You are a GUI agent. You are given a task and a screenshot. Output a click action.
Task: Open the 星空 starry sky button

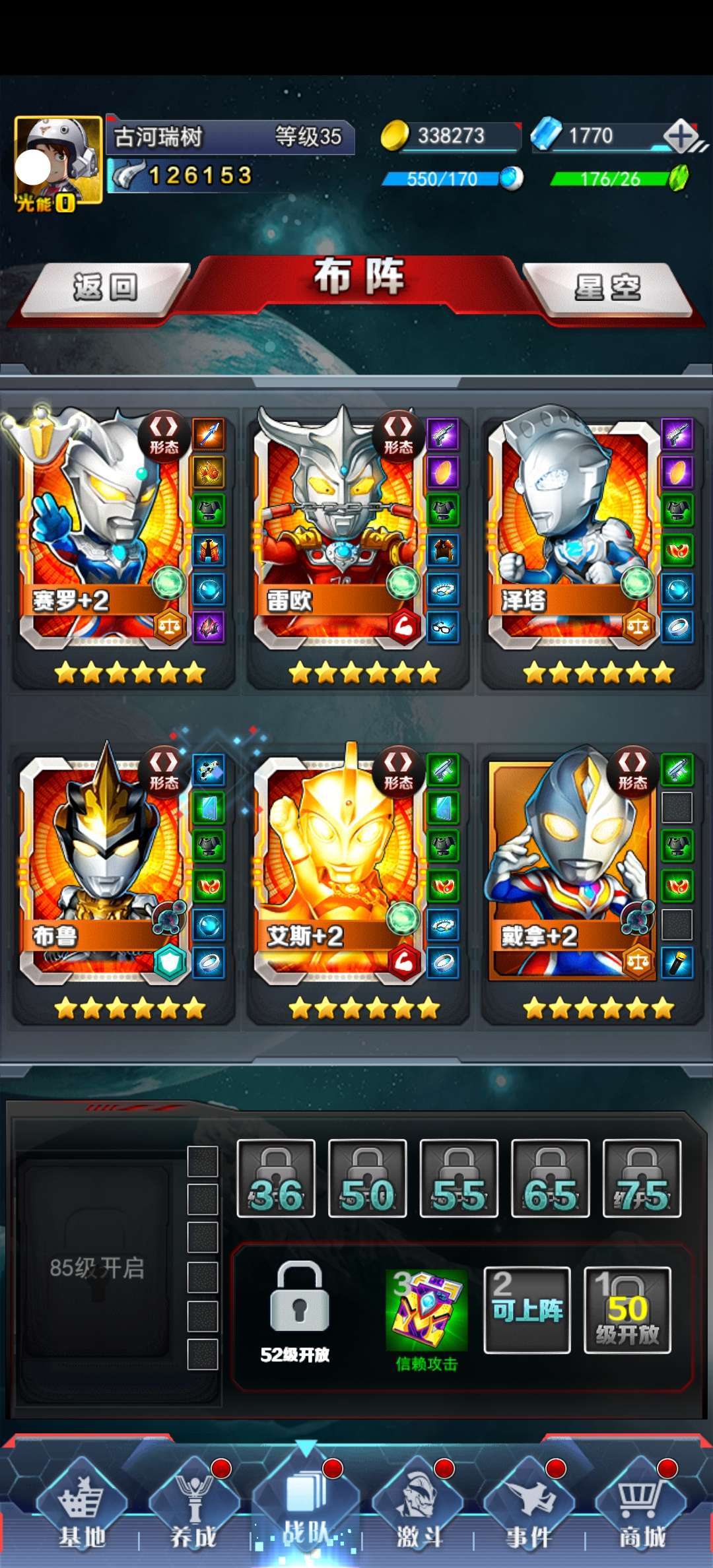point(607,288)
